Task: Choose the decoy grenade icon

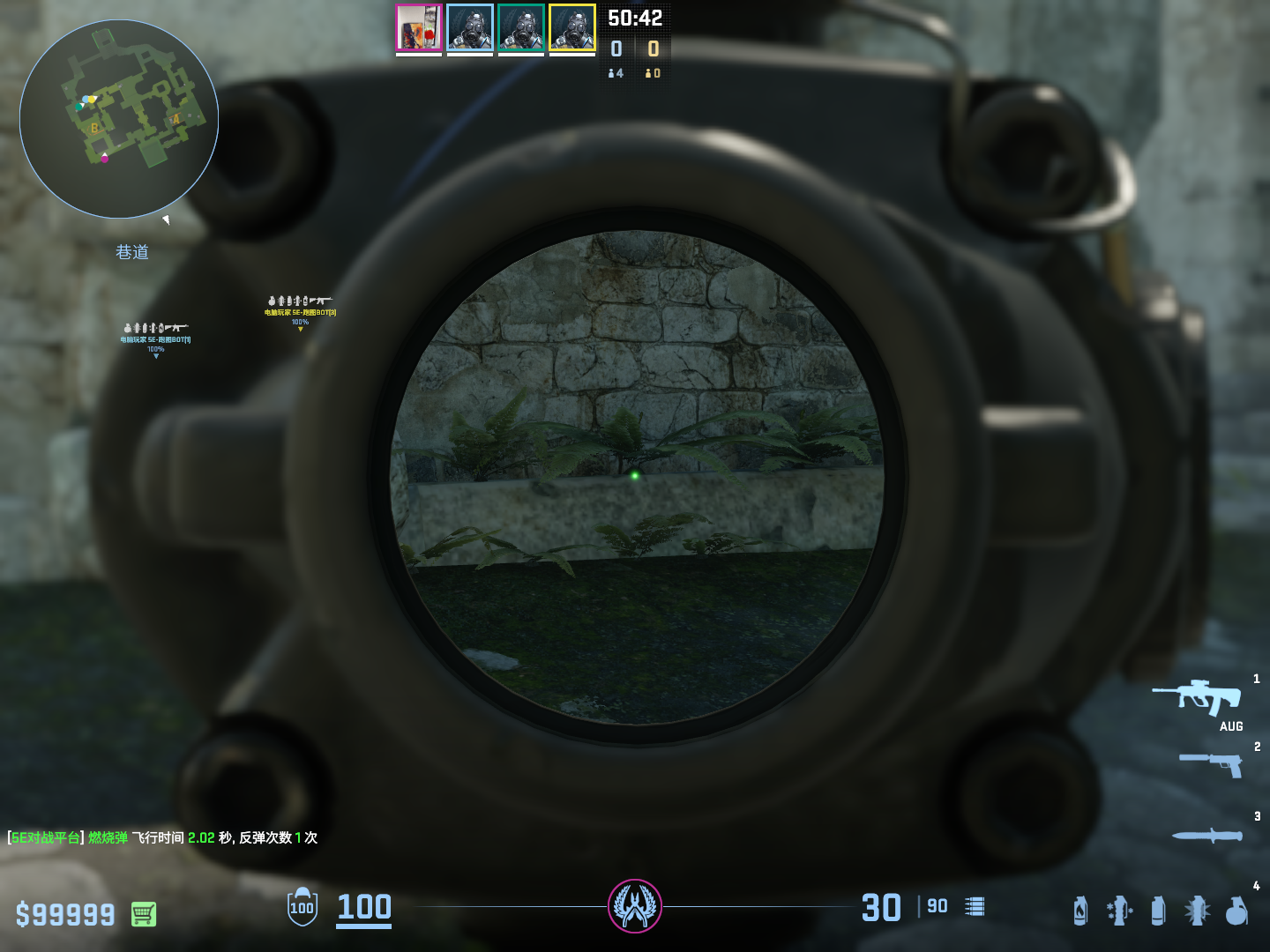Action: [x=1119, y=911]
